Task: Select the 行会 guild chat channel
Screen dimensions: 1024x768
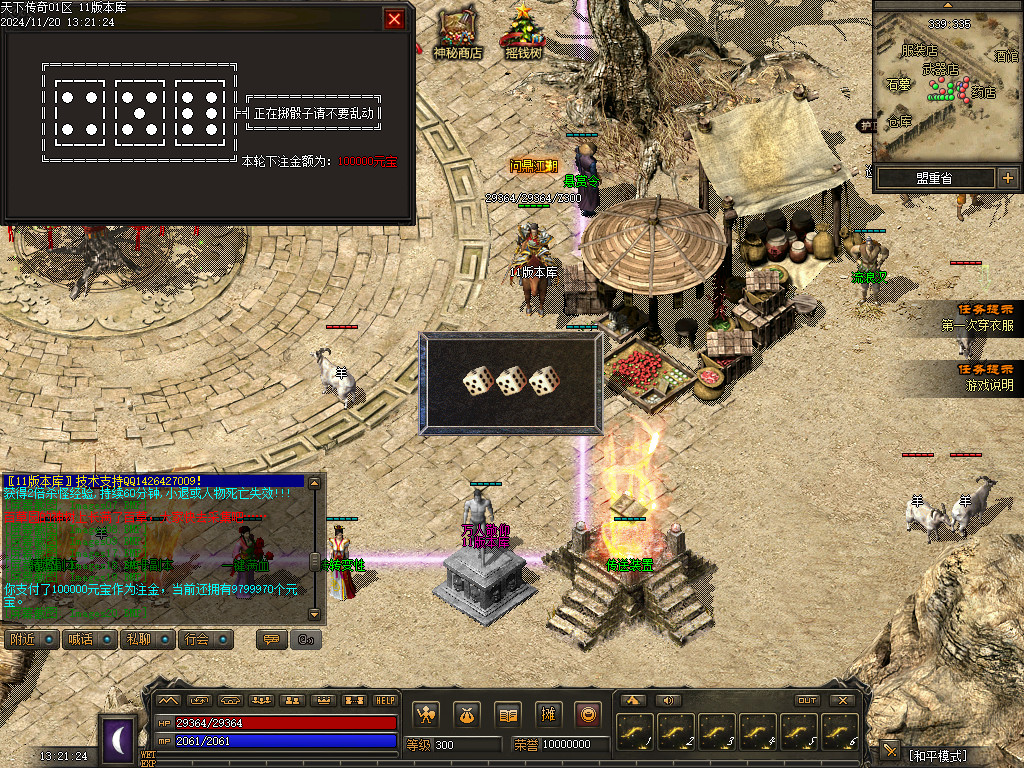Action: pyautogui.click(x=205, y=639)
